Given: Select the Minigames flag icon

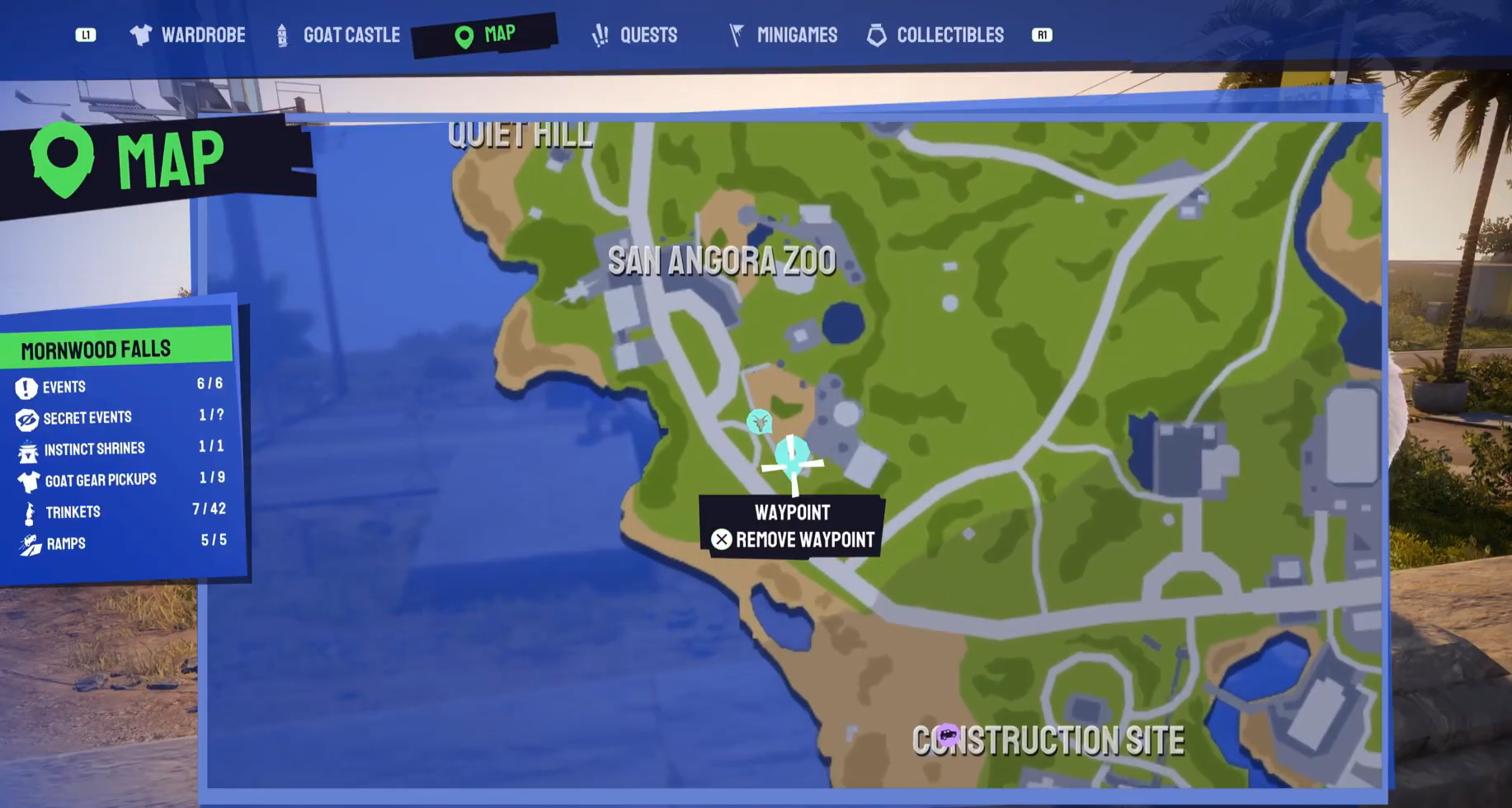Looking at the screenshot, I should tap(733, 35).
